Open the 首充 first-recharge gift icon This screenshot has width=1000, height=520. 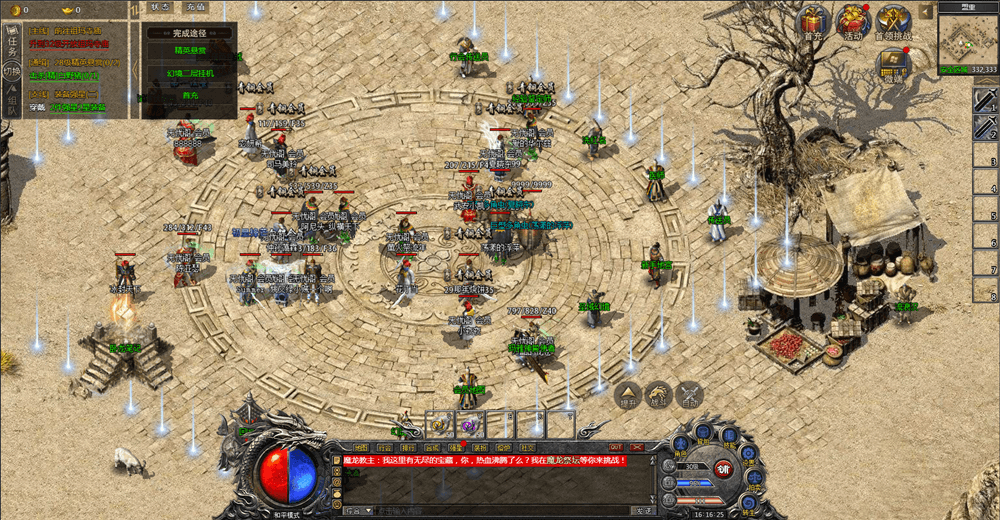[x=812, y=22]
